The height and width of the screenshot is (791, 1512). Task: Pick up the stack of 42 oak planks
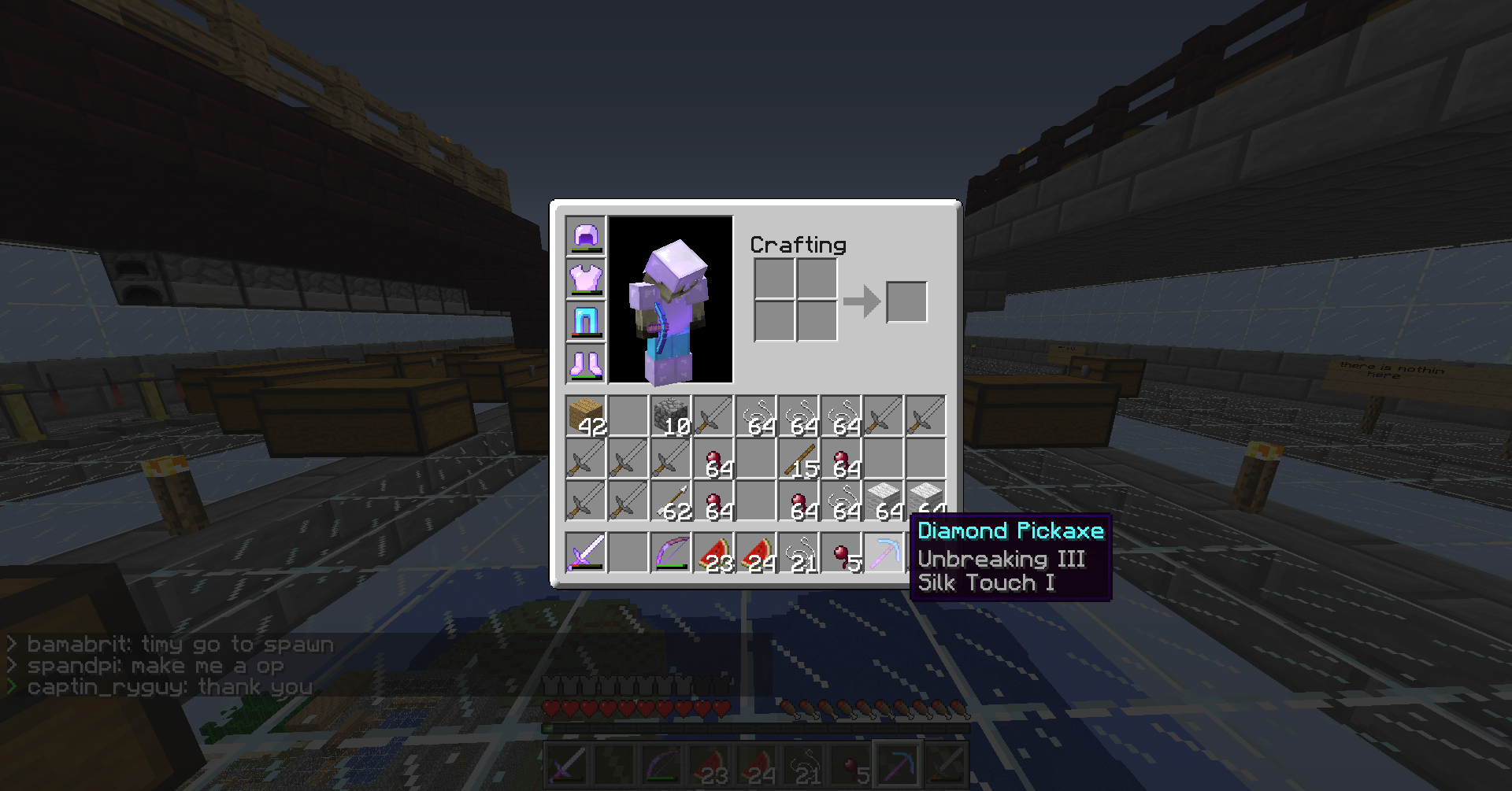[x=586, y=417]
